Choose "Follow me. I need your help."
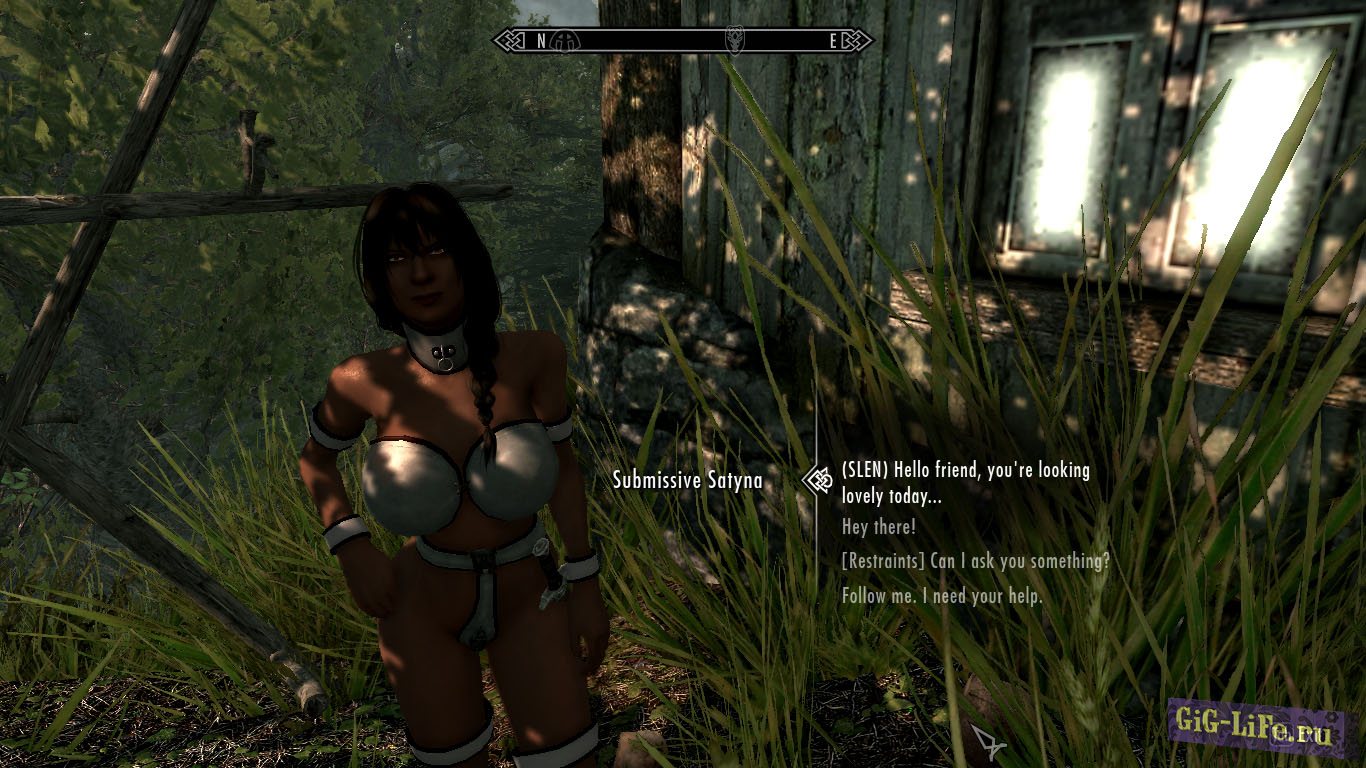Viewport: 1366px width, 768px height. (942, 596)
